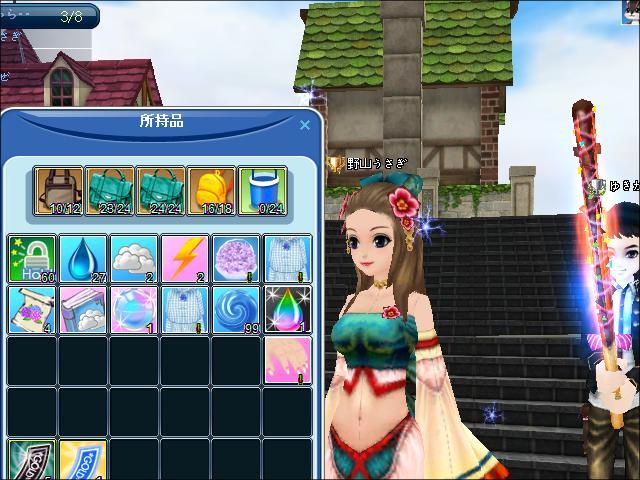Switch to the teal bag showing 24/24
The image size is (640, 480).
pyautogui.click(x=160, y=191)
